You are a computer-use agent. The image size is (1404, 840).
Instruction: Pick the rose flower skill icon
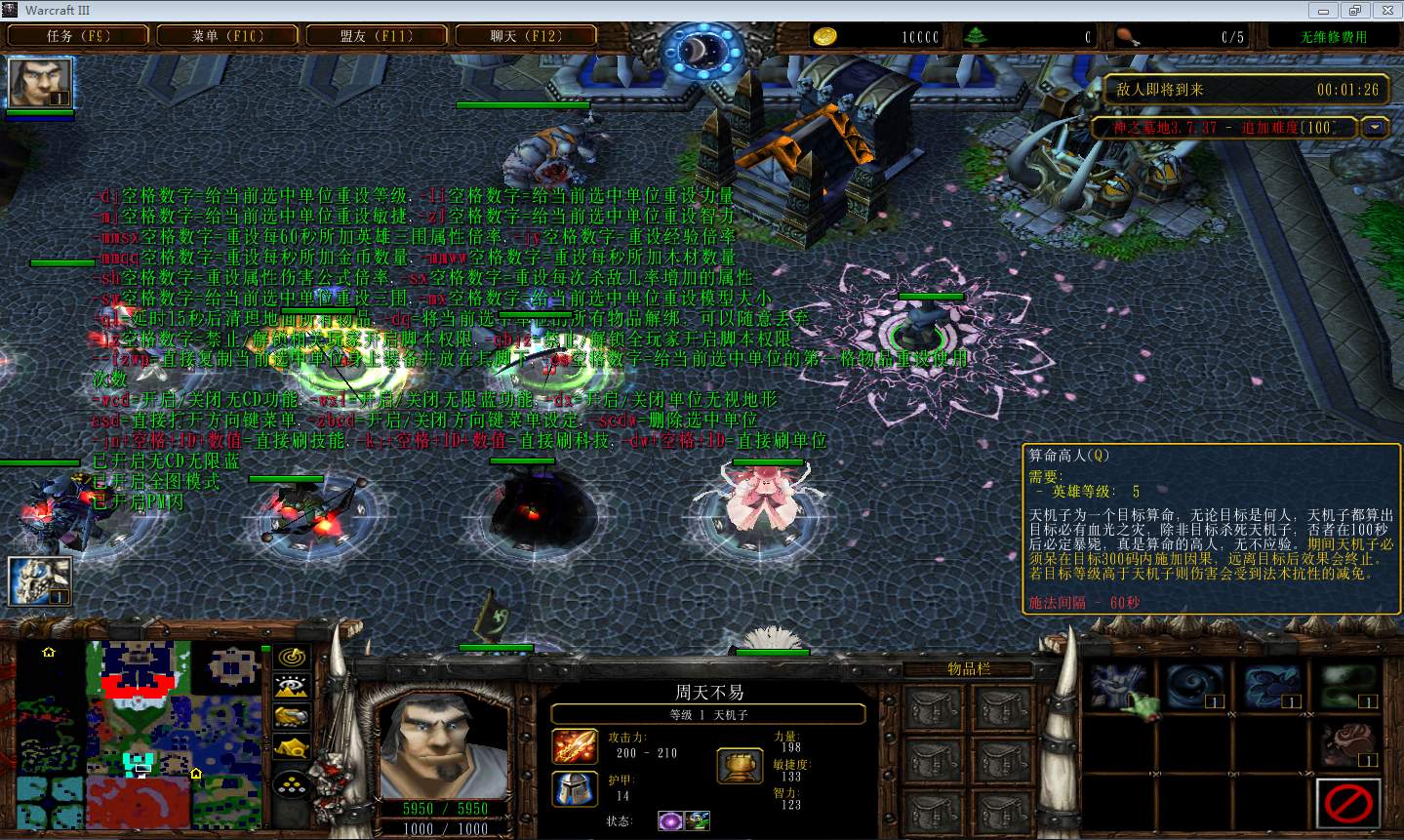coord(1347,743)
